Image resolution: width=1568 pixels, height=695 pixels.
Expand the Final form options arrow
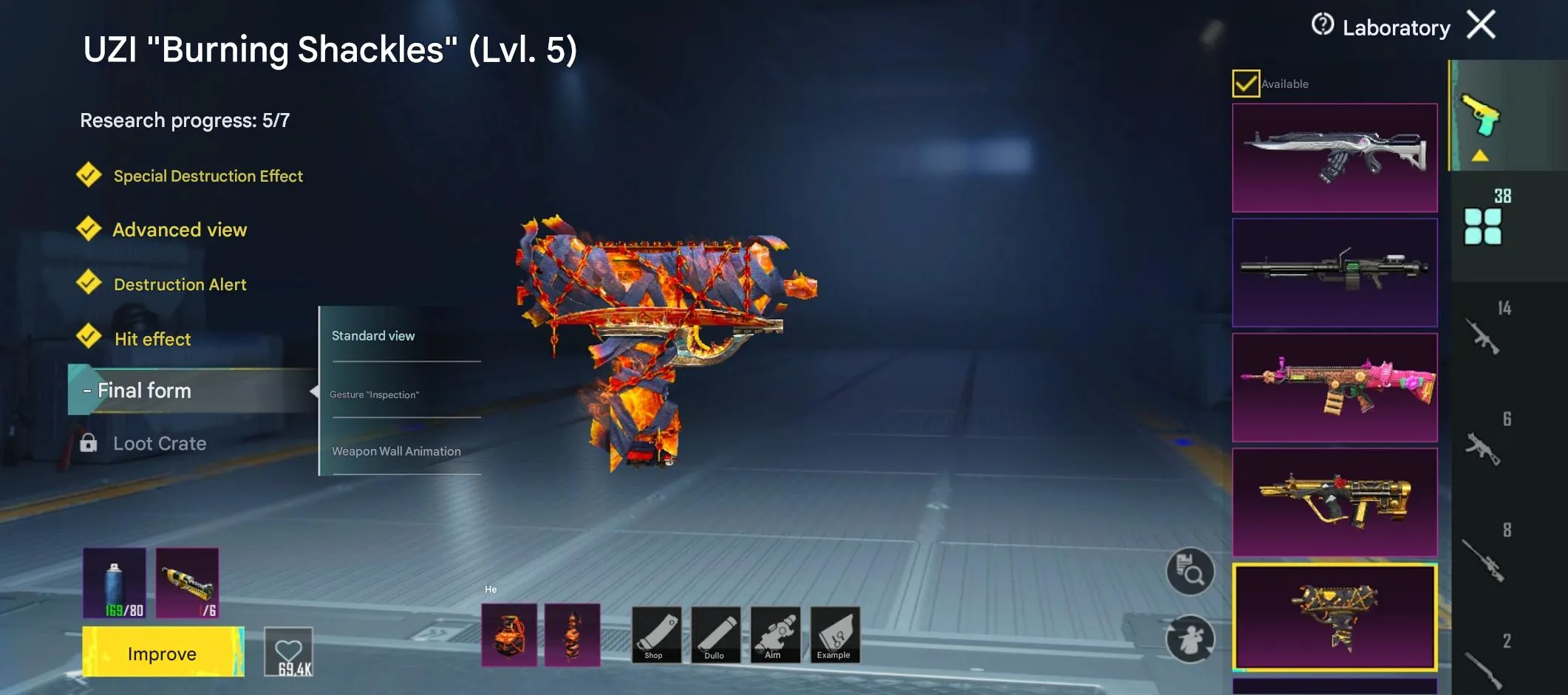[x=316, y=390]
